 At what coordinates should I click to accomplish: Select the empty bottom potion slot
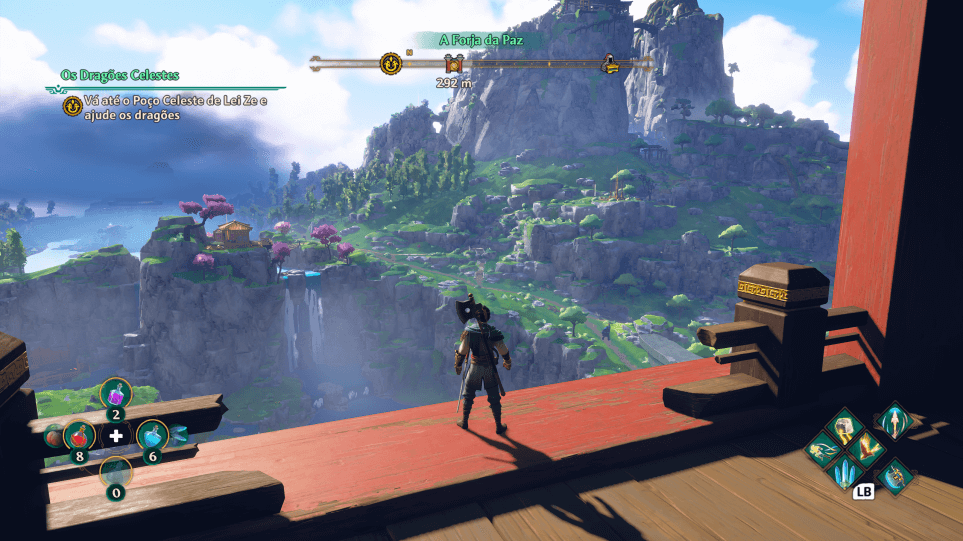tap(116, 473)
